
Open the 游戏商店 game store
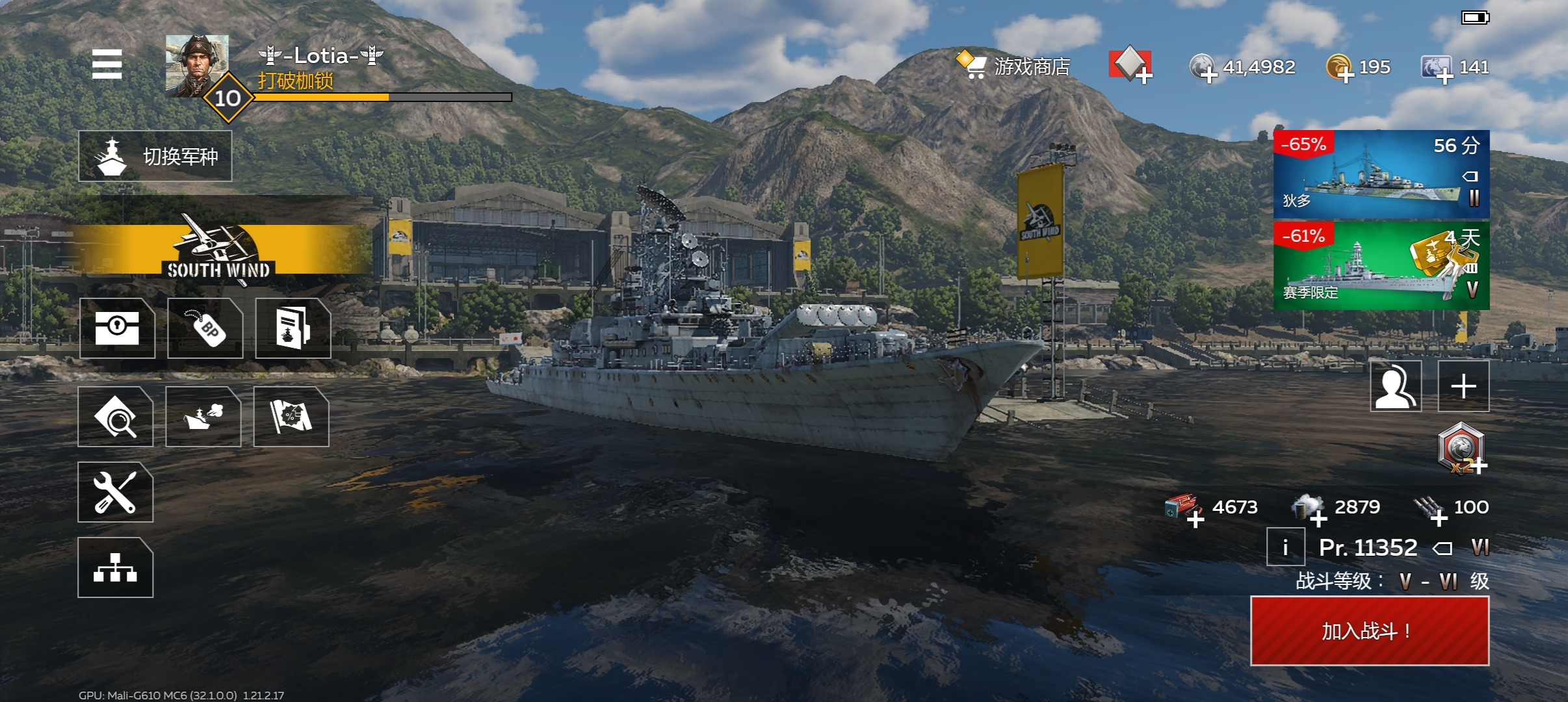(x=1014, y=66)
